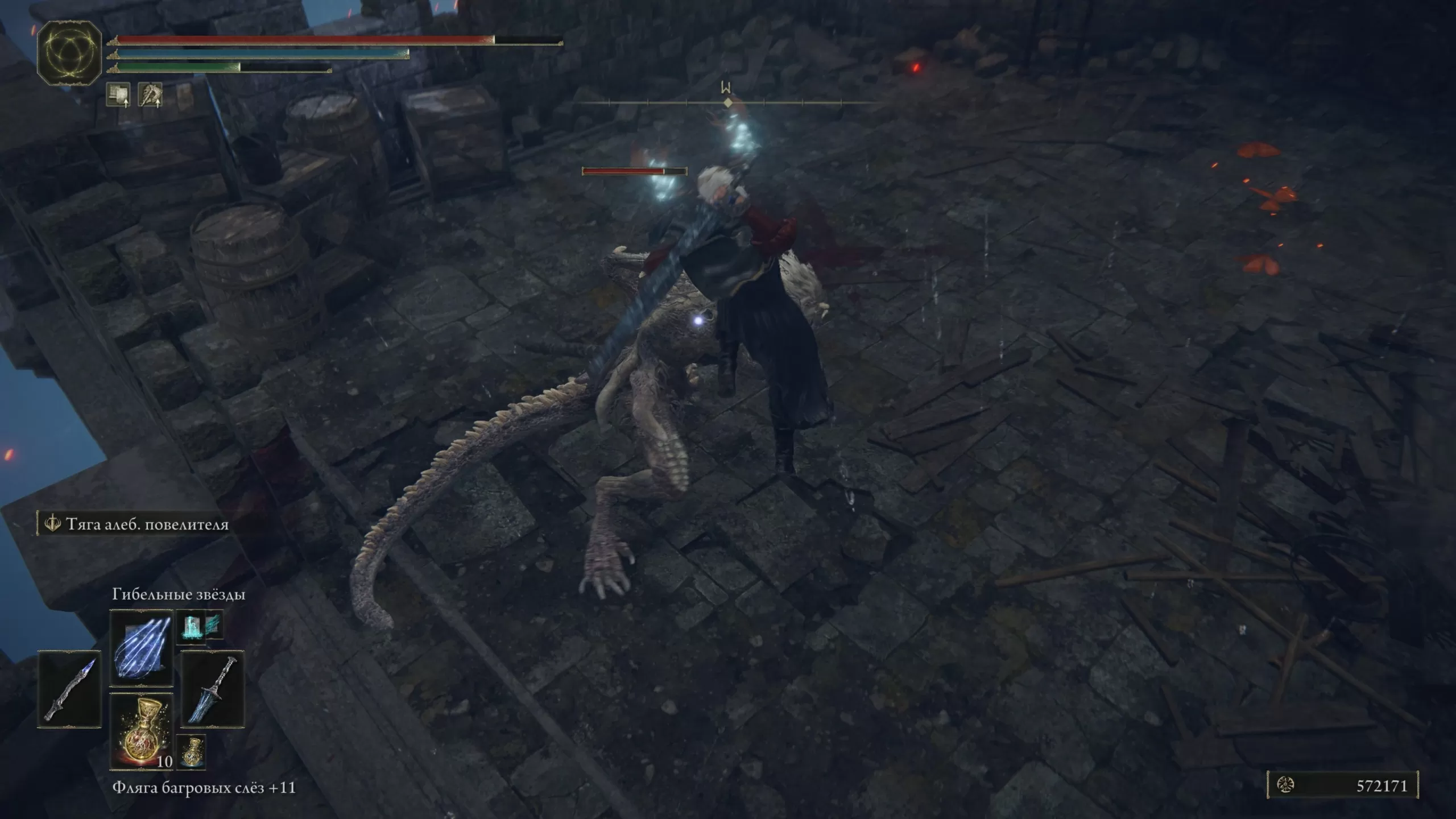Click the compass W direction marker
The height and width of the screenshot is (819, 1456).
[726, 88]
